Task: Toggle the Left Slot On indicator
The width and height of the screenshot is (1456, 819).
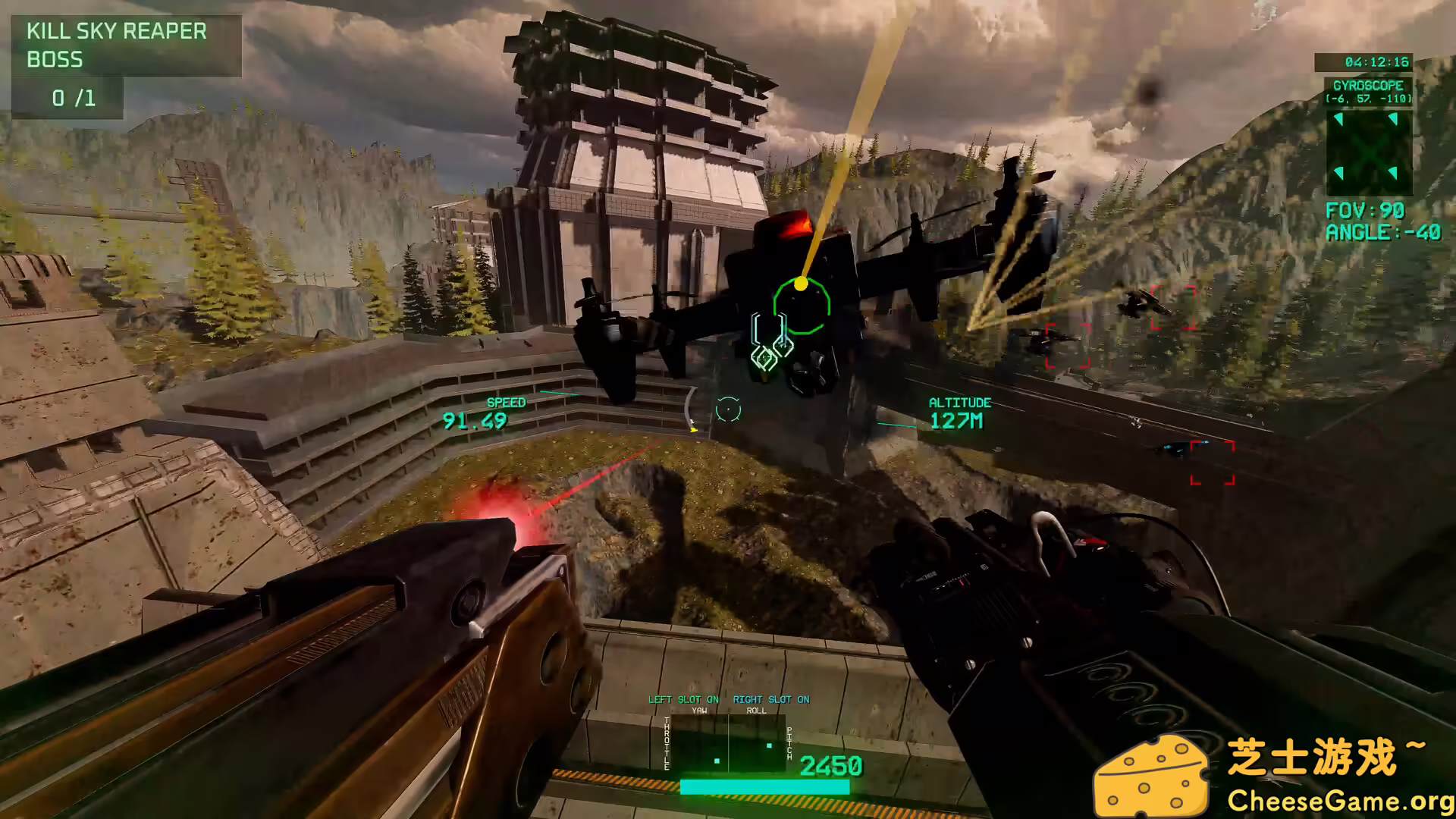Action: [683, 699]
